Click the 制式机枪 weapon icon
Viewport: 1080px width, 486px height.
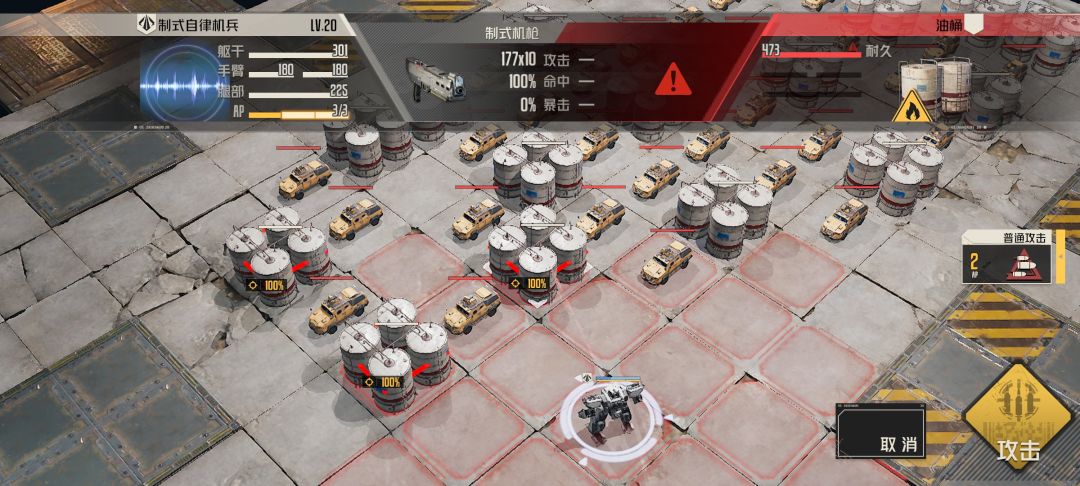tap(437, 77)
